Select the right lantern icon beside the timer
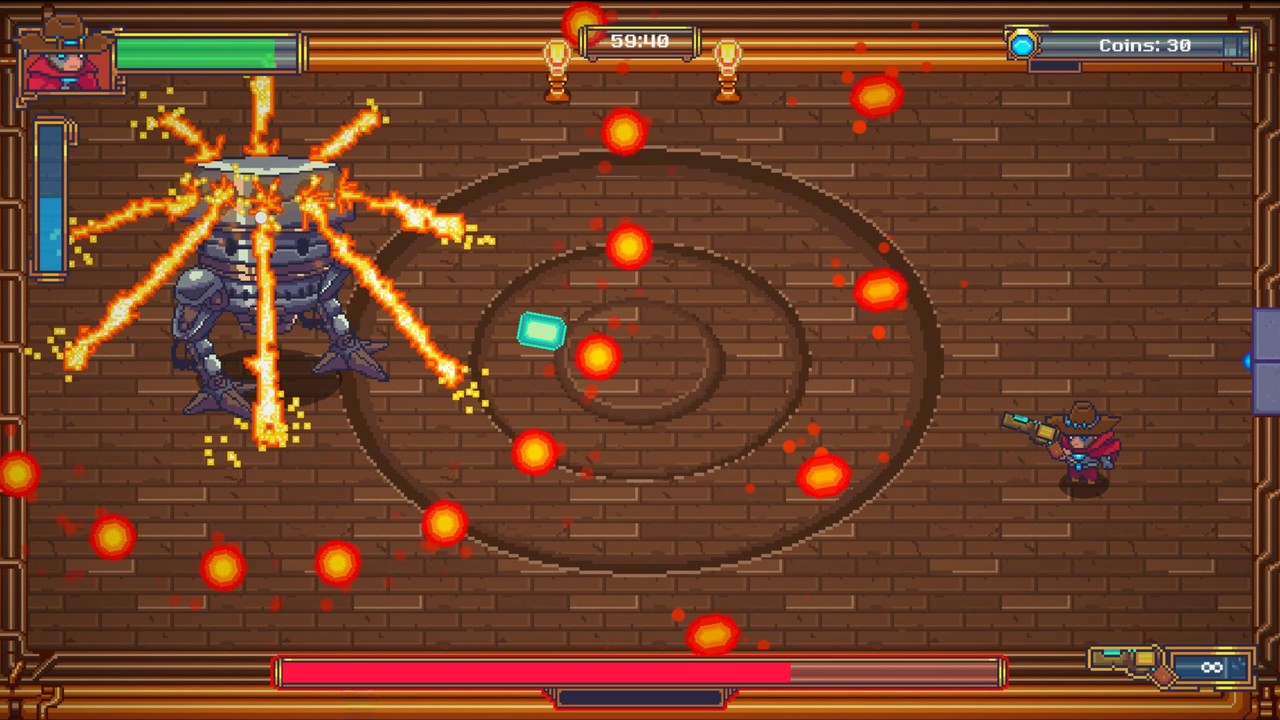 (729, 55)
